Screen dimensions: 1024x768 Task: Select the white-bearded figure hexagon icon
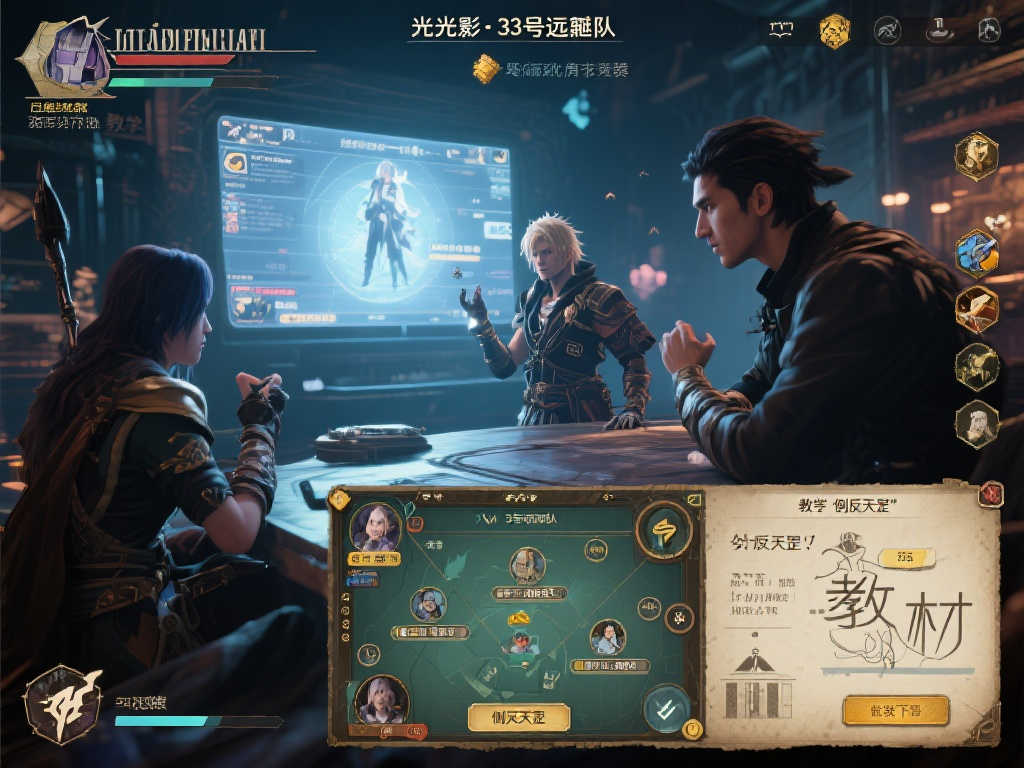click(977, 424)
